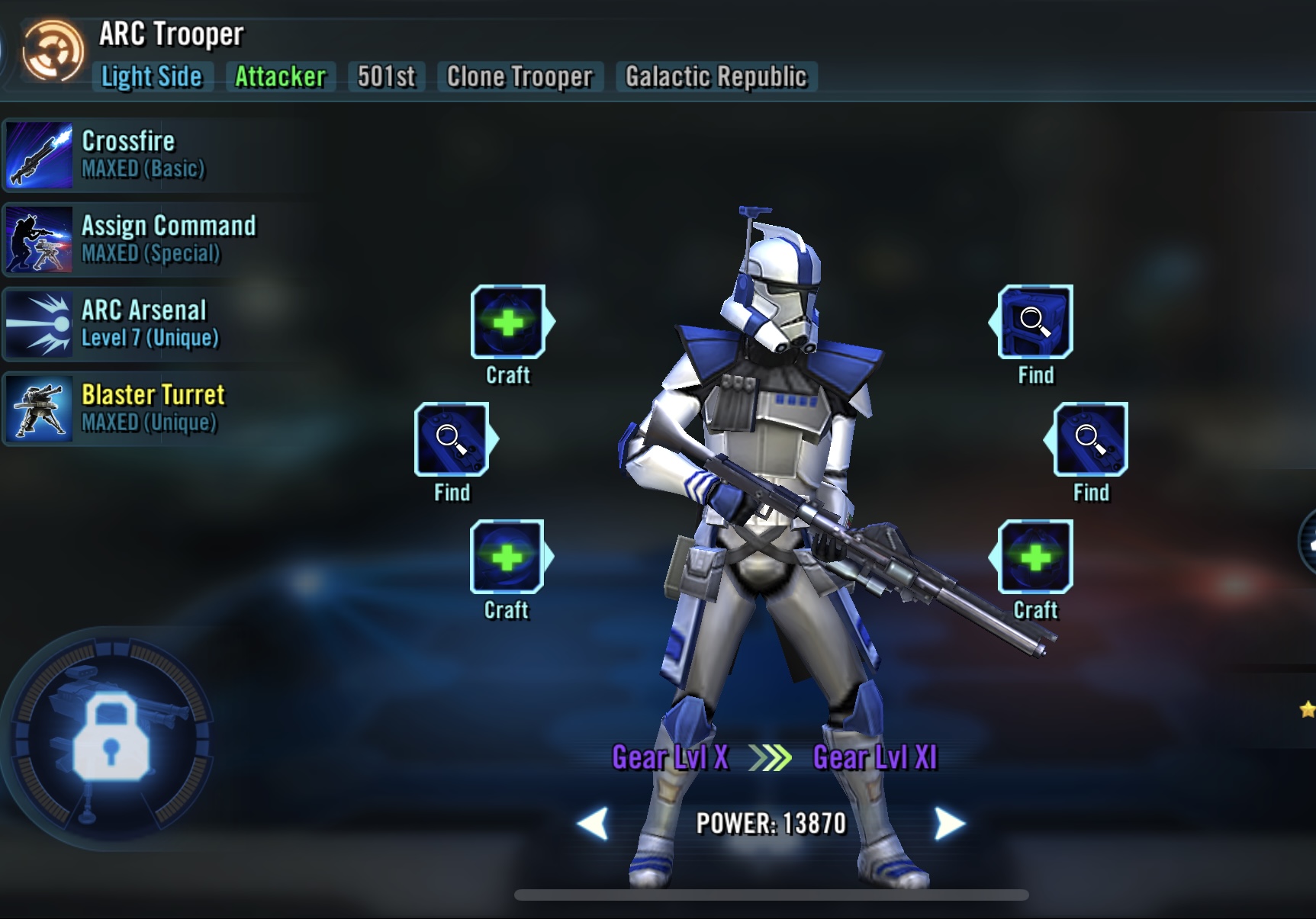
Task: Click the 501st faction tag
Action: coord(386,77)
